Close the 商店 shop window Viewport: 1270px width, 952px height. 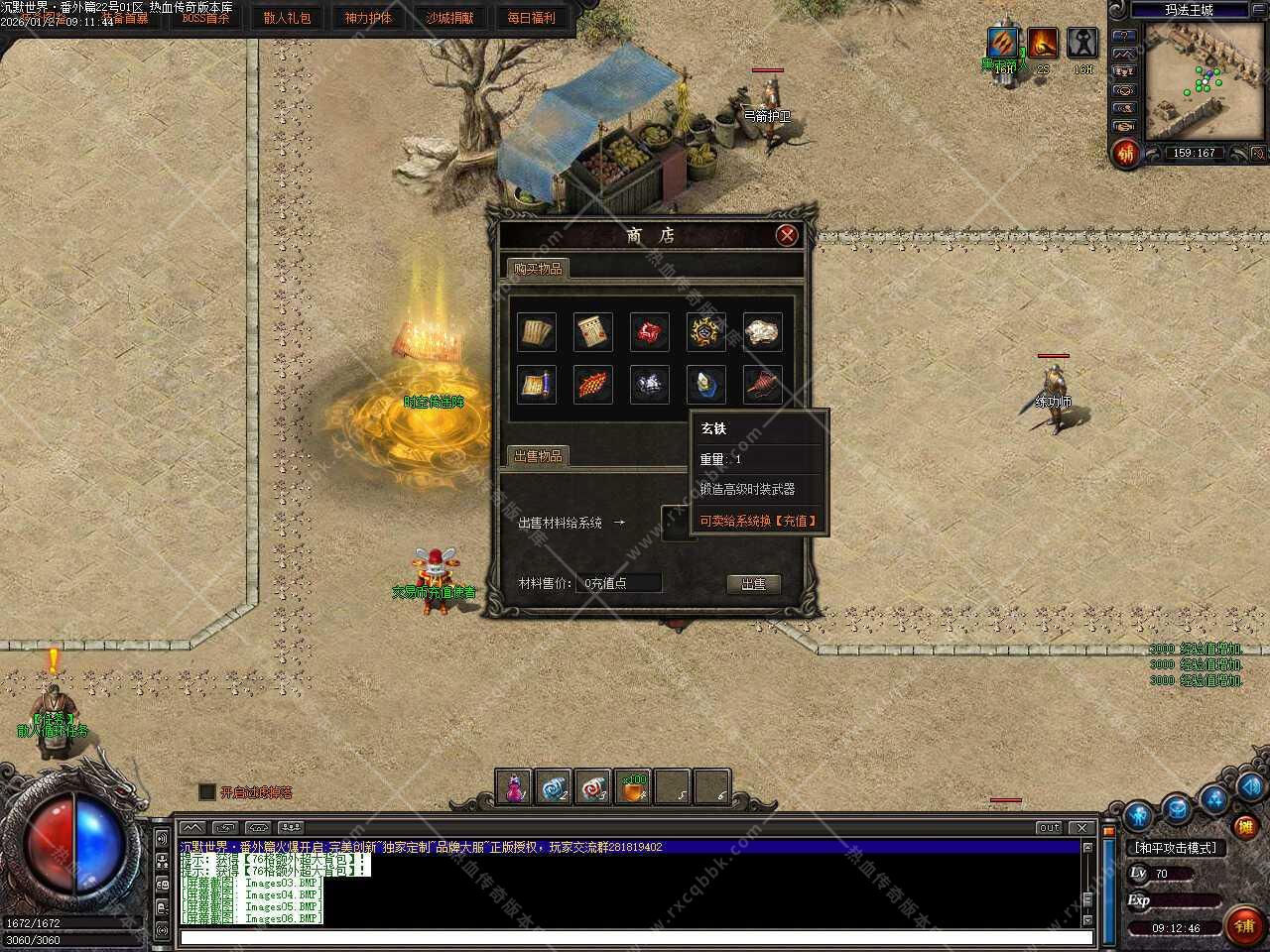[787, 235]
